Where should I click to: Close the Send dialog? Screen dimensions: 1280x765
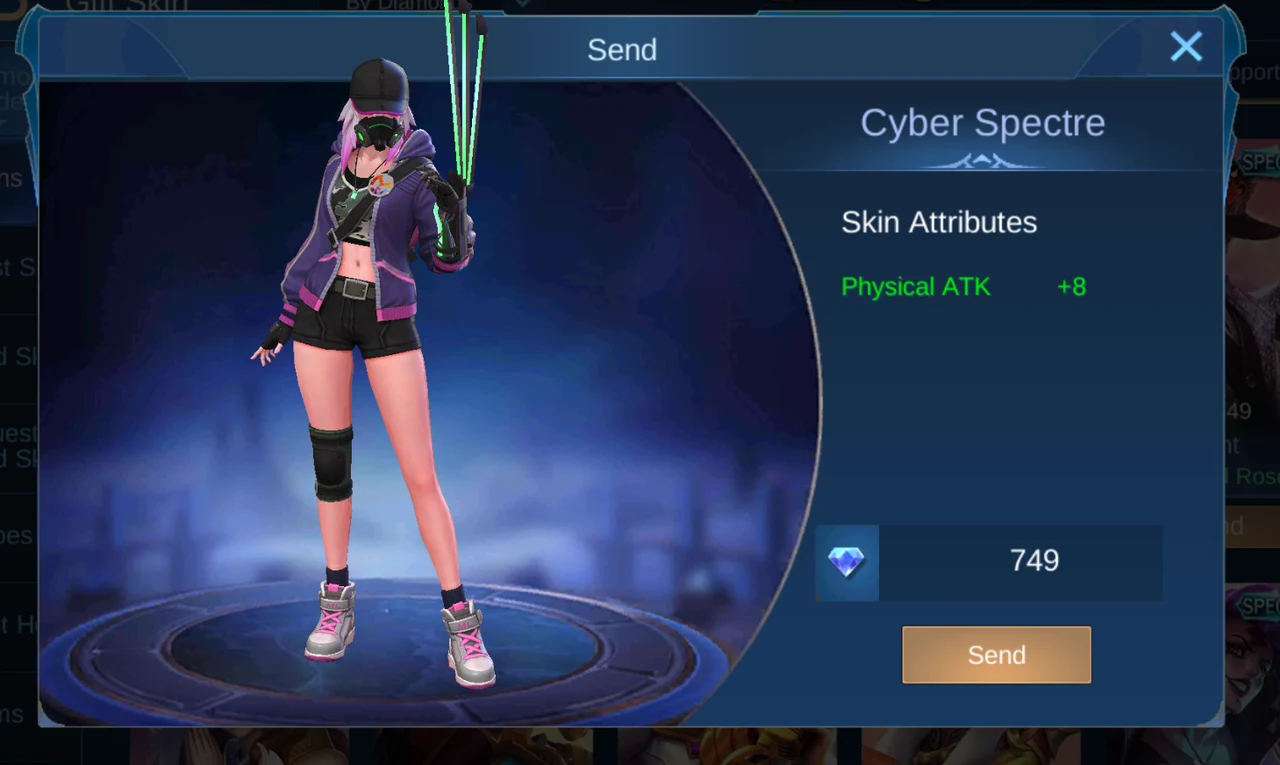click(x=1186, y=47)
